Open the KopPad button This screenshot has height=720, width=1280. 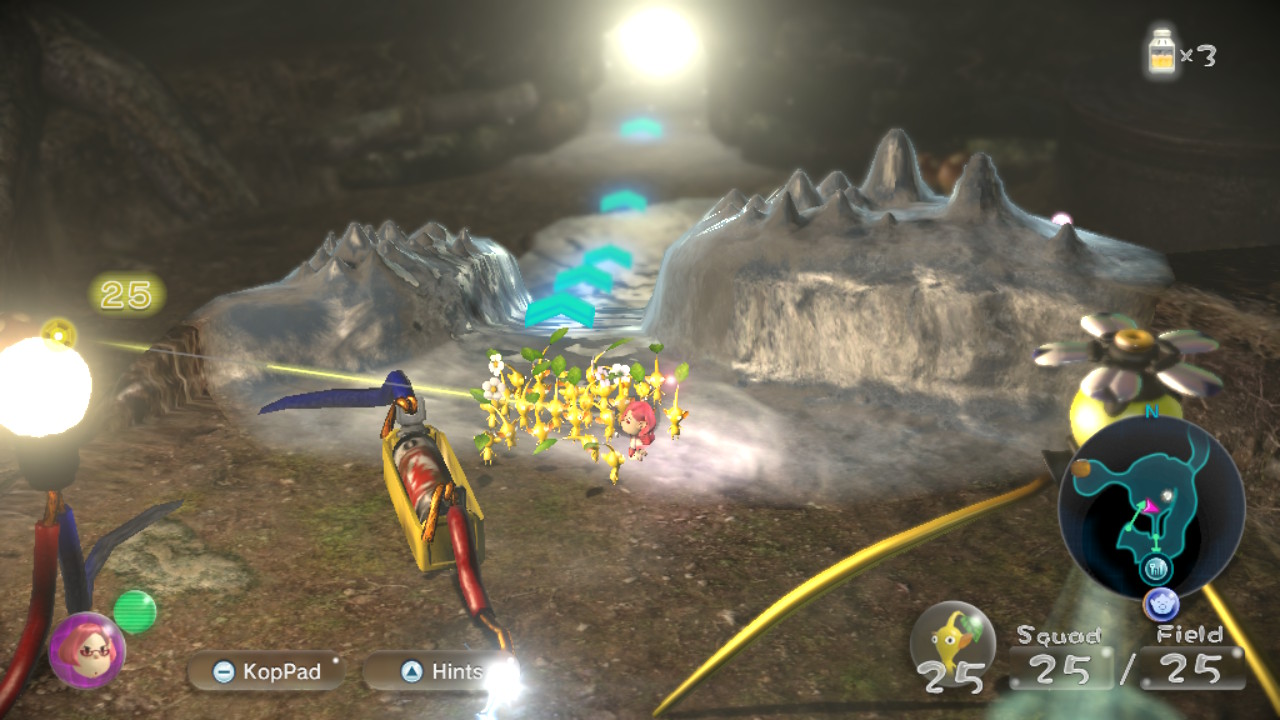point(266,671)
